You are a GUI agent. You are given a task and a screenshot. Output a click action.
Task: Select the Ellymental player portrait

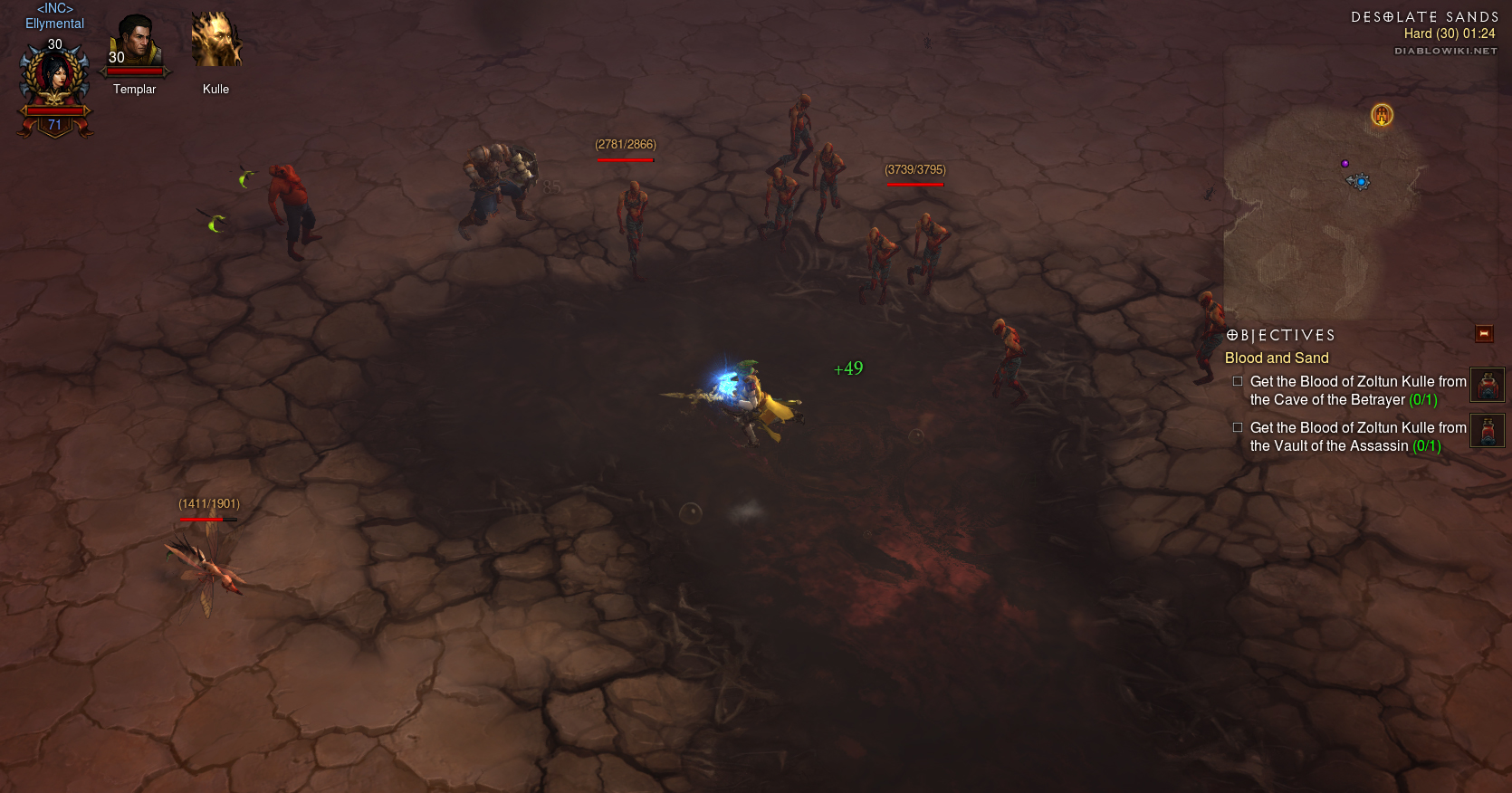click(x=55, y=78)
